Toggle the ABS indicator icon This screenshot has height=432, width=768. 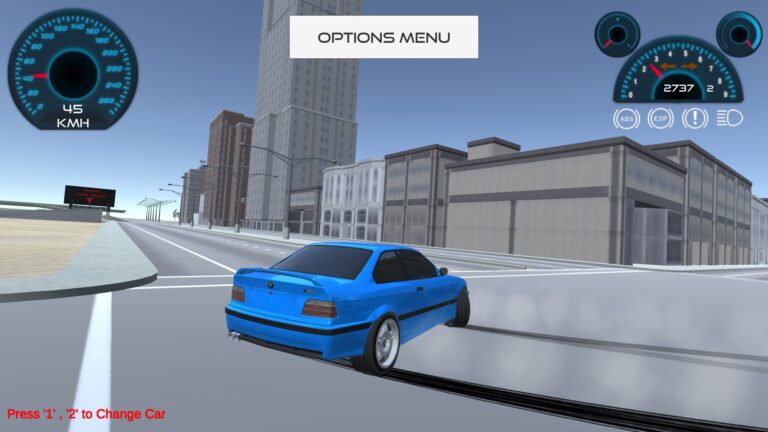626,119
